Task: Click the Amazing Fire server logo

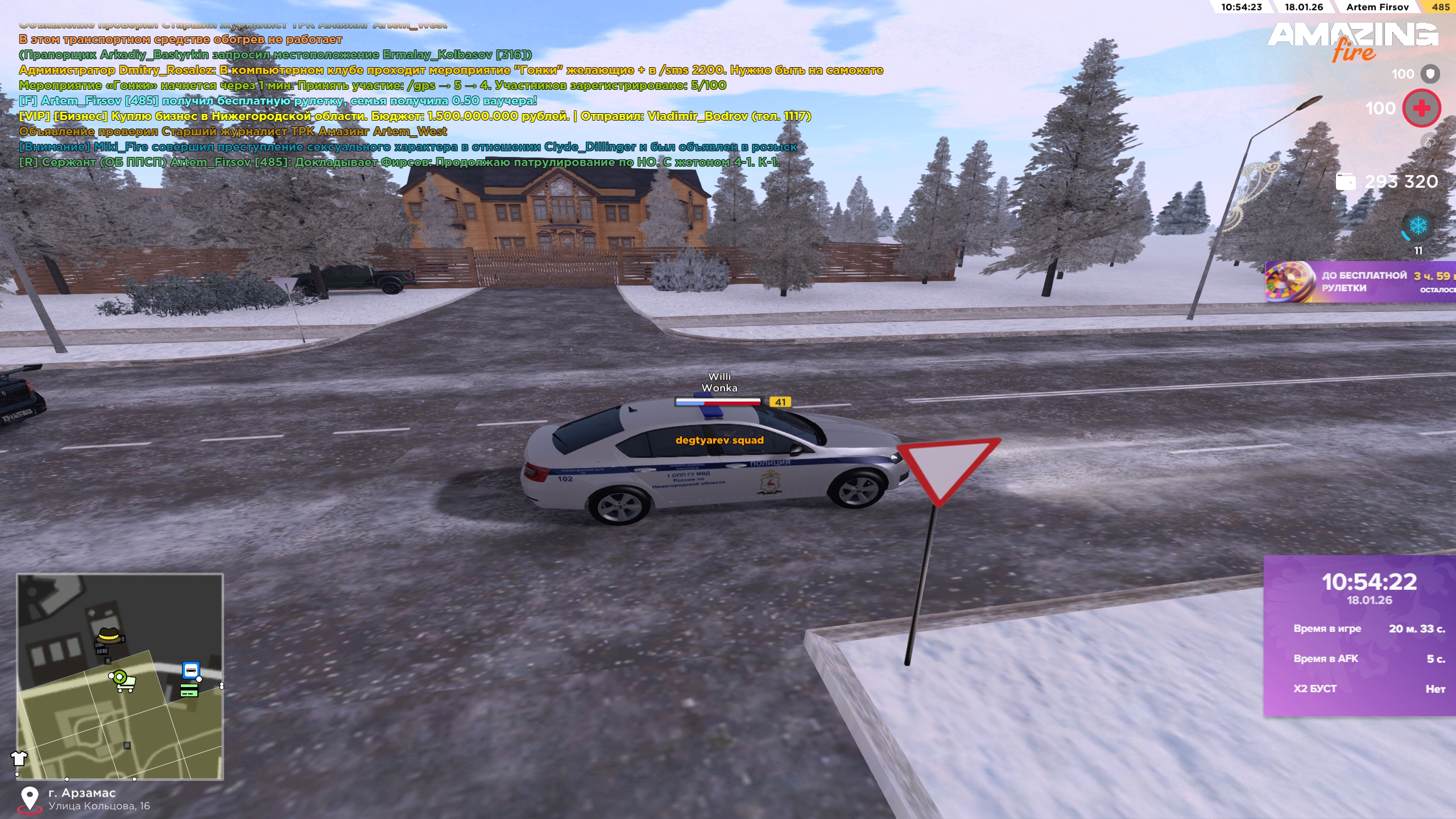Action: click(x=1352, y=41)
